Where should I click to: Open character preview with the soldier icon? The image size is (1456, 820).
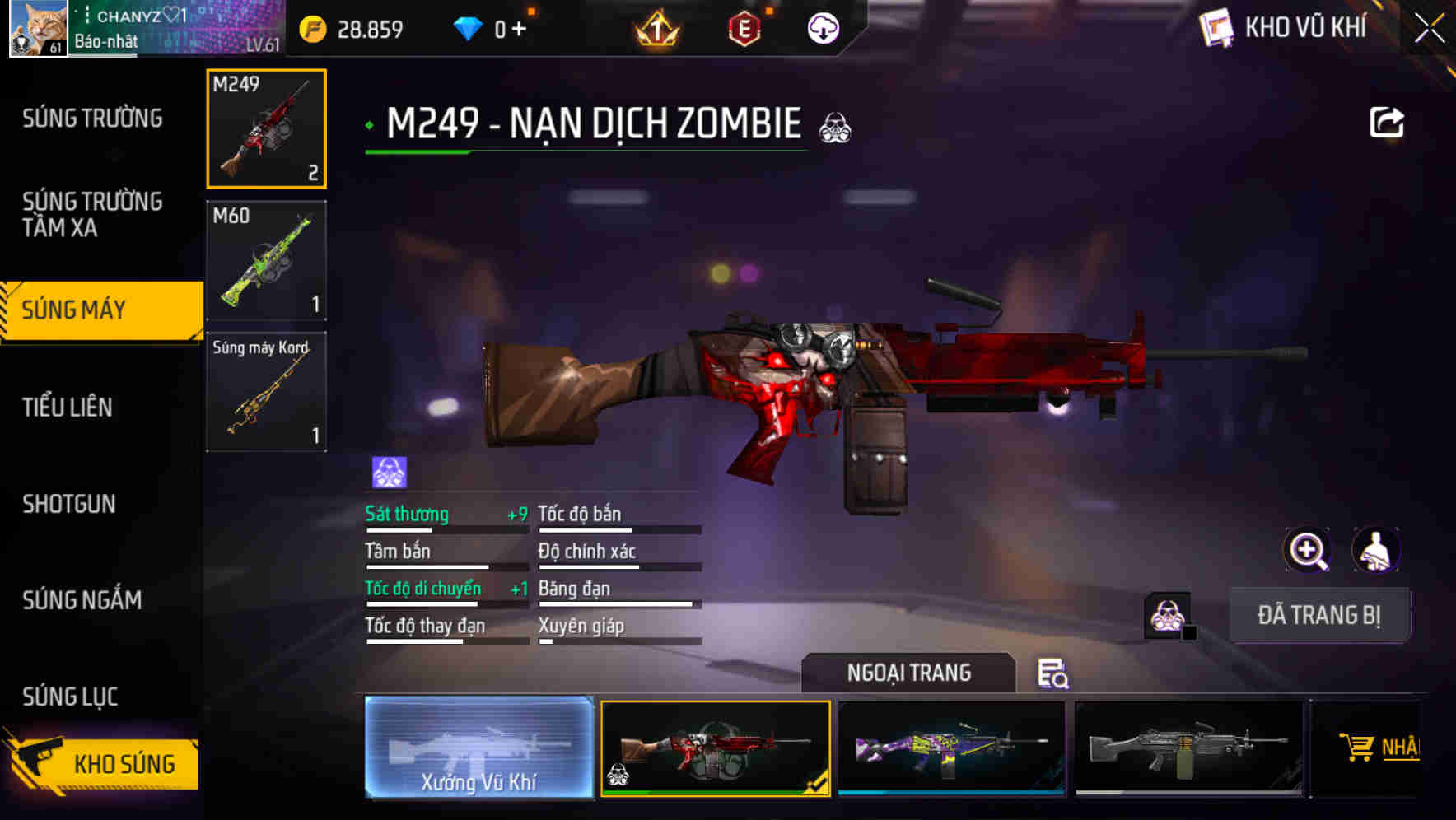(1377, 549)
